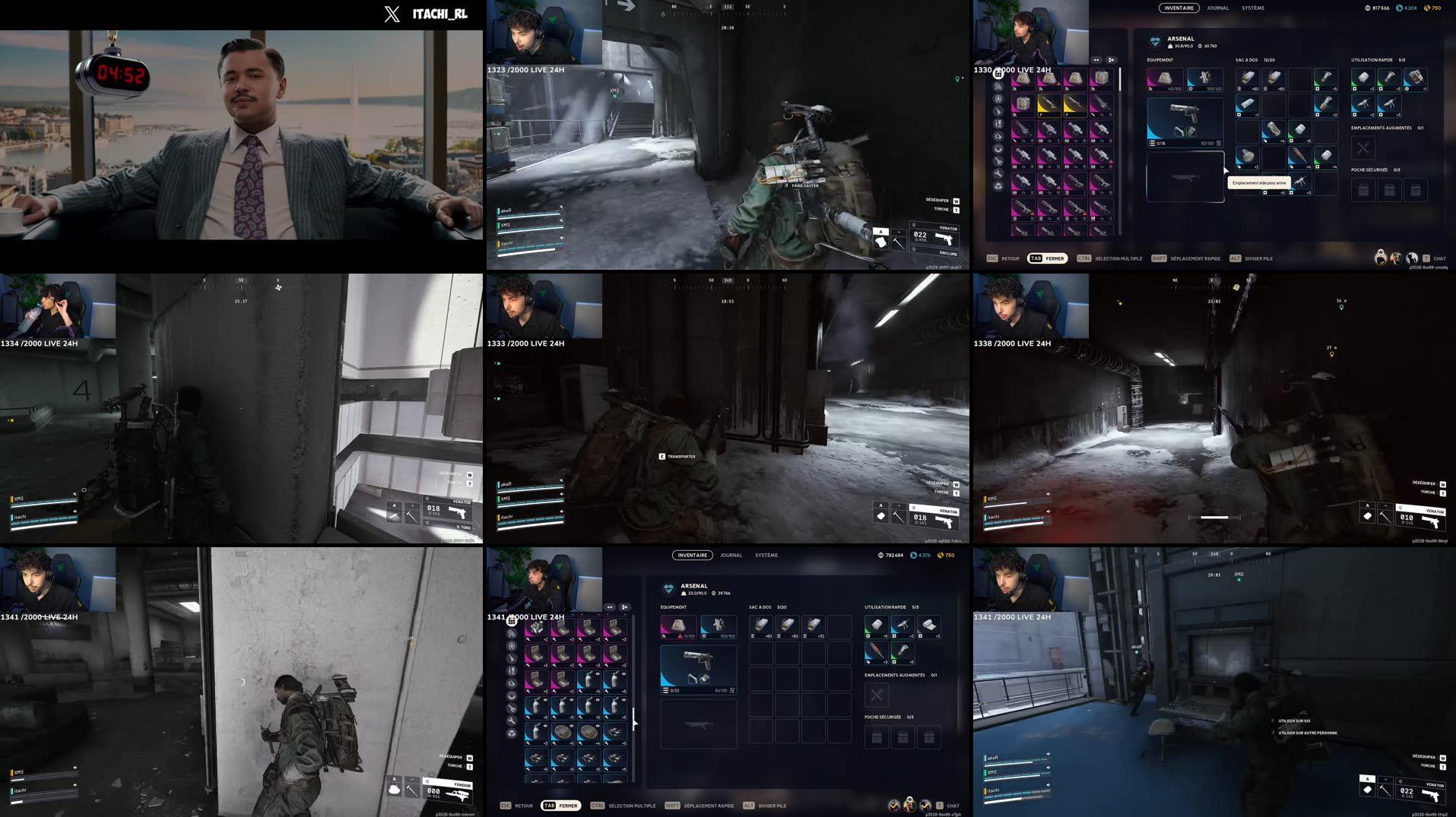
Task: Switch to the JOURNAL tab
Action: click(x=1217, y=8)
